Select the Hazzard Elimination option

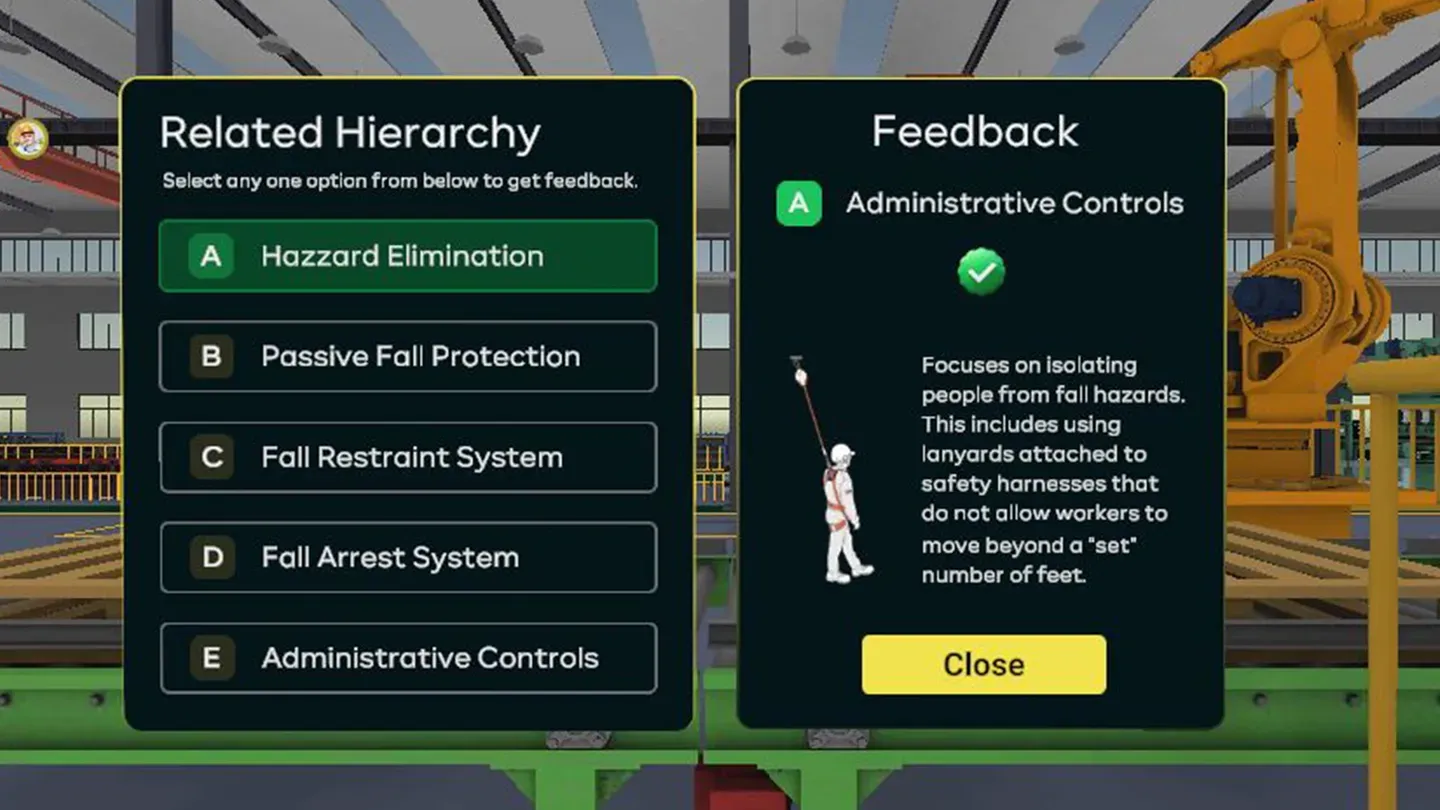click(408, 256)
